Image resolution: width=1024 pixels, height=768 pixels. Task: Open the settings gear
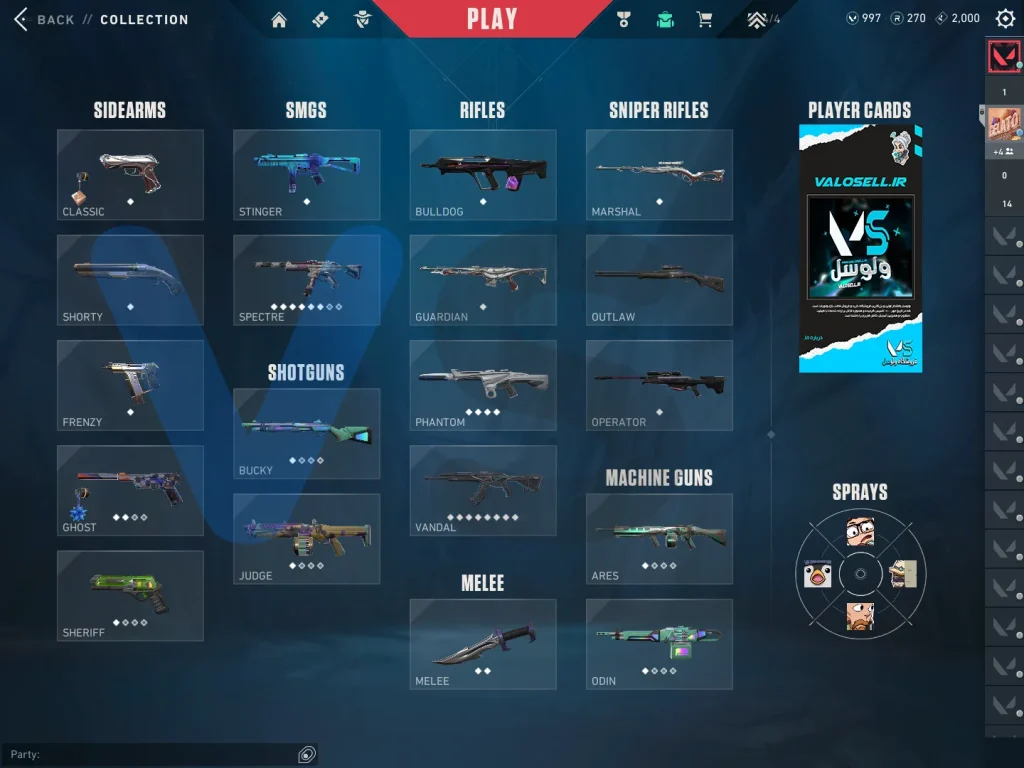pyautogui.click(x=1005, y=18)
